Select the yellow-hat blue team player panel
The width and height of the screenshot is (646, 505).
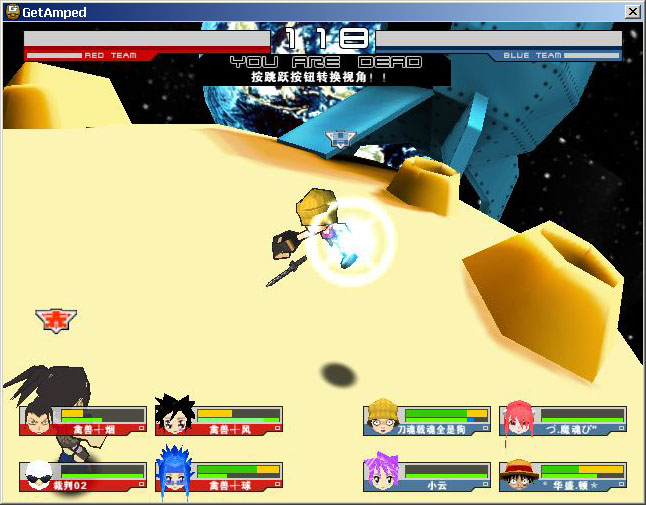(x=426, y=420)
